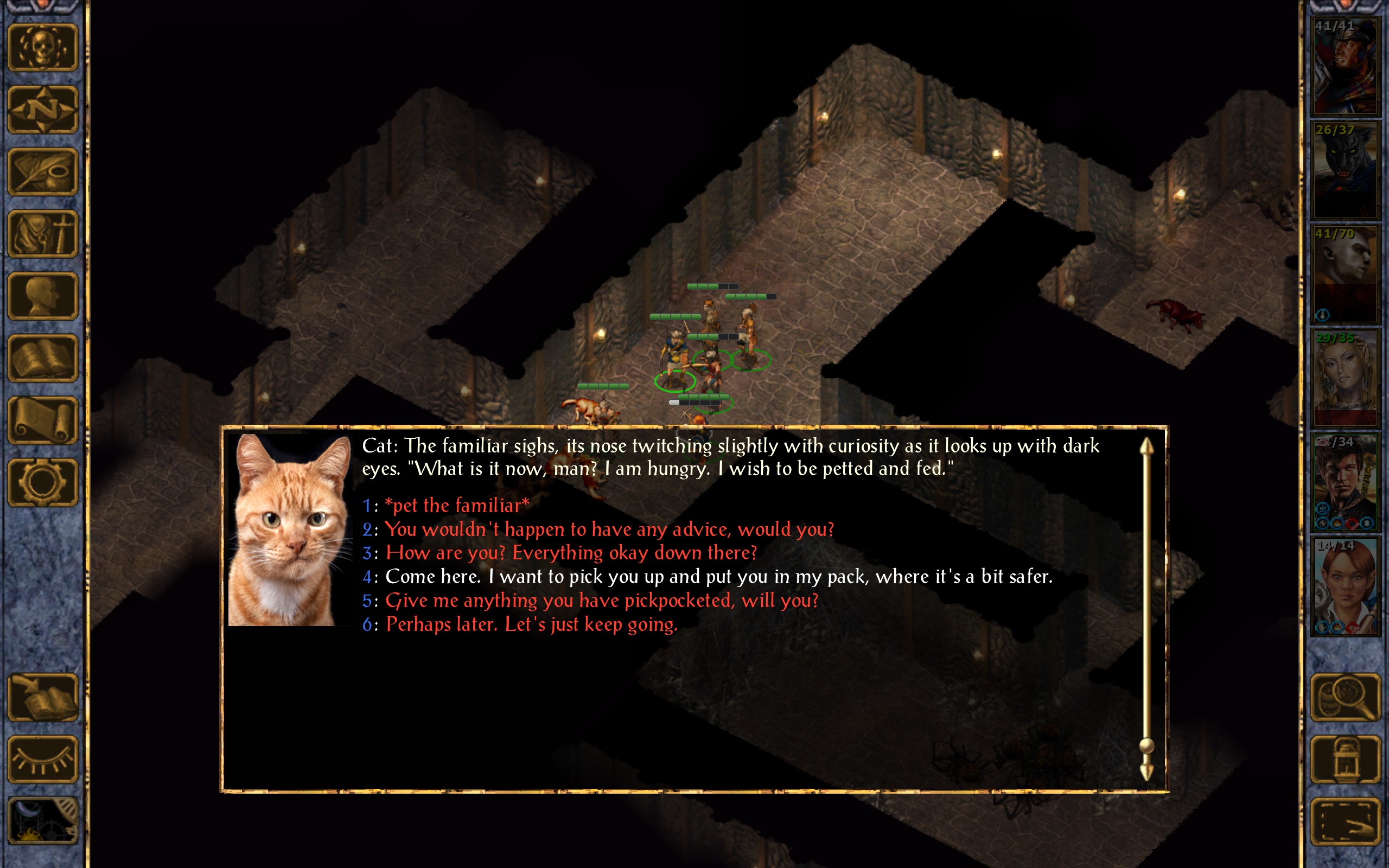1389x868 pixels.
Task: Activate the rest button with closed eye
Action: click(x=42, y=759)
